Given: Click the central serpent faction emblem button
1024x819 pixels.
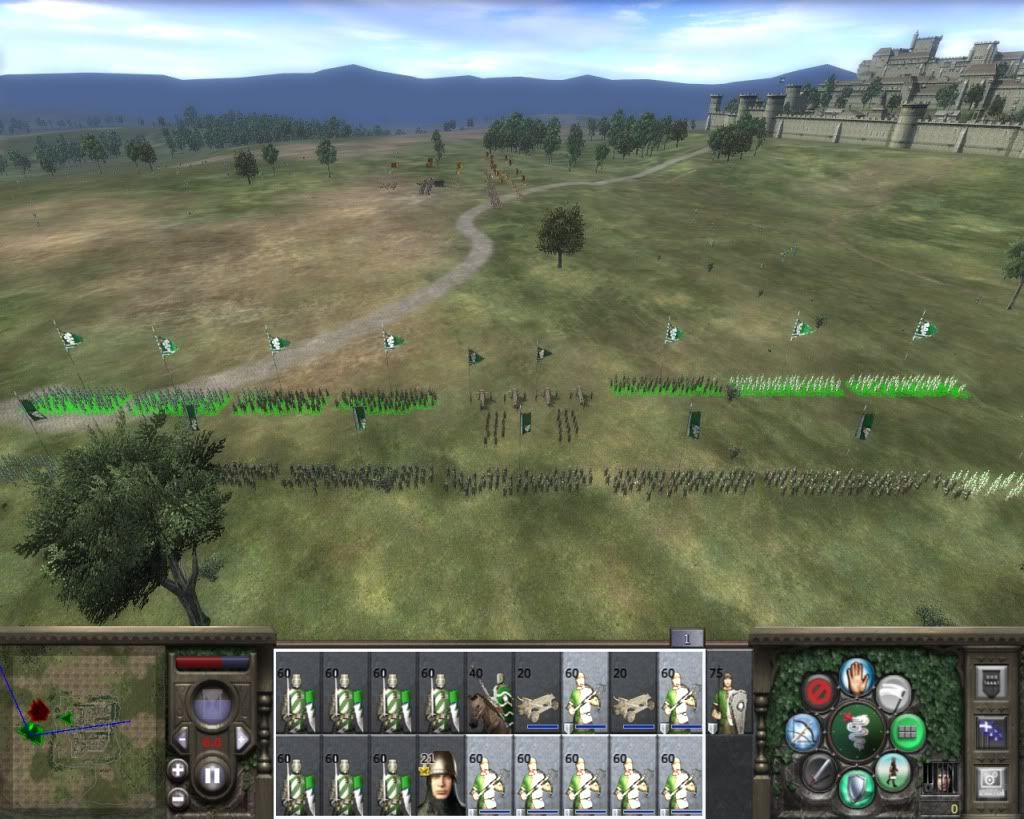Looking at the screenshot, I should [857, 731].
